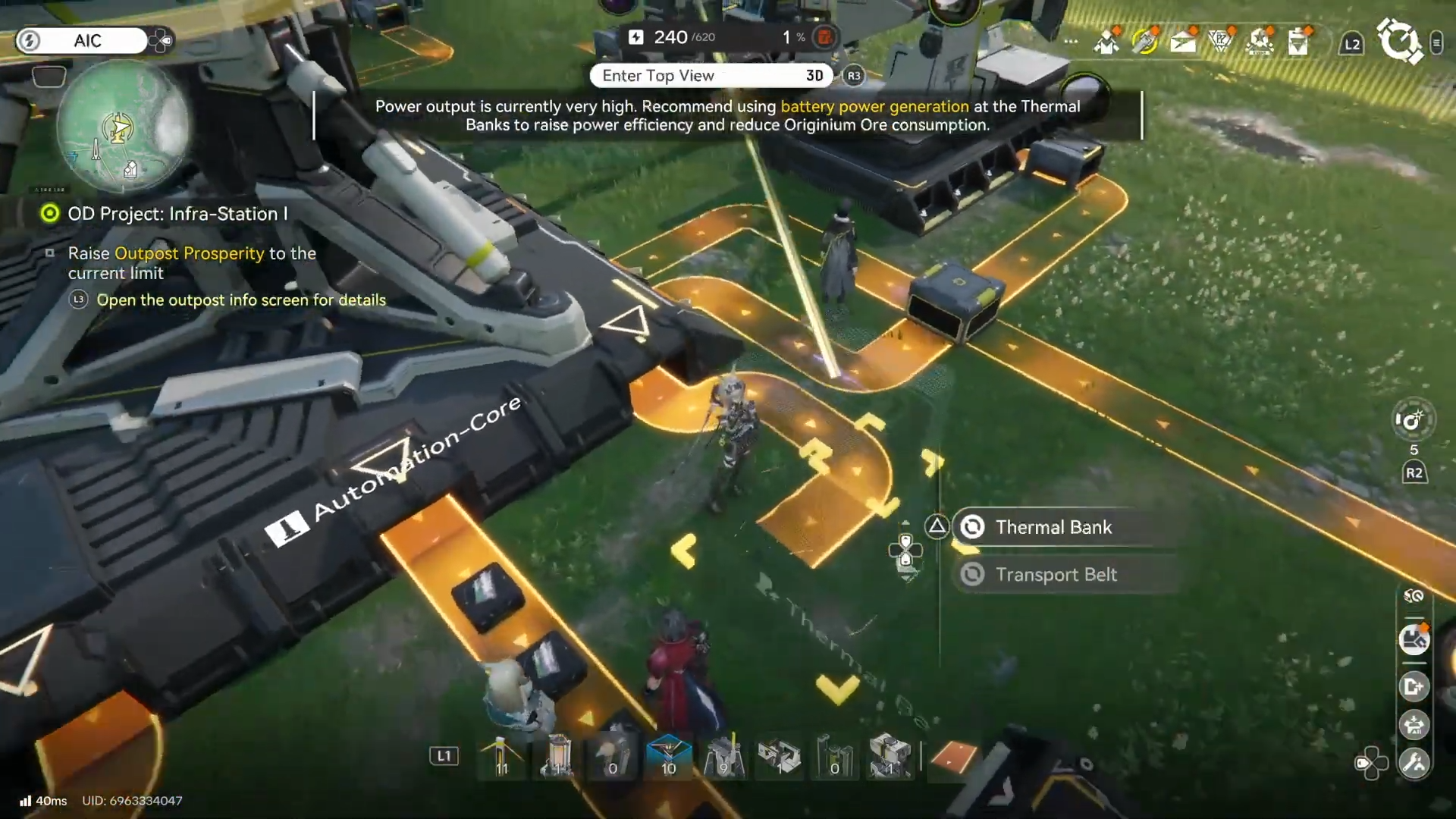This screenshot has height=819, width=1456.
Task: Open the wrench build tools button
Action: (1414, 763)
